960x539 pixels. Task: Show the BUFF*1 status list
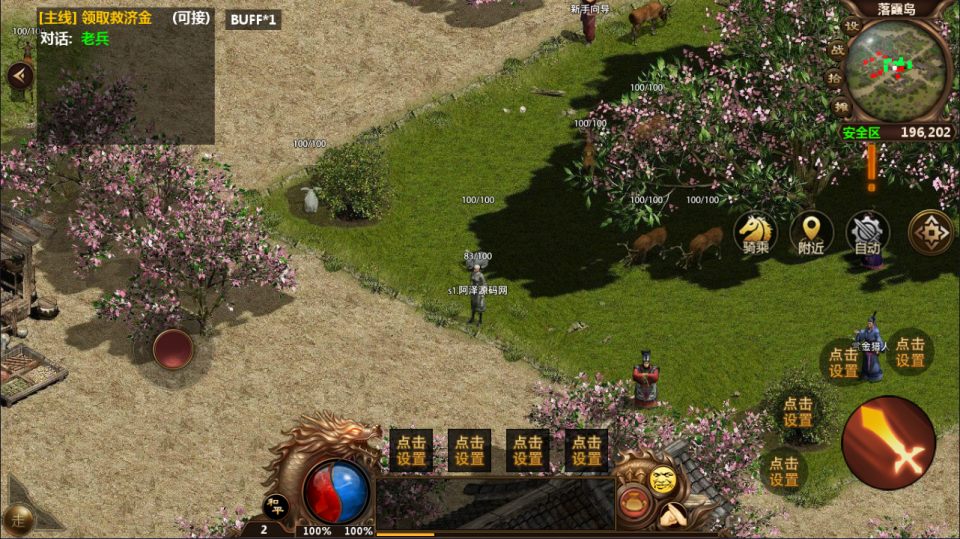tap(253, 19)
